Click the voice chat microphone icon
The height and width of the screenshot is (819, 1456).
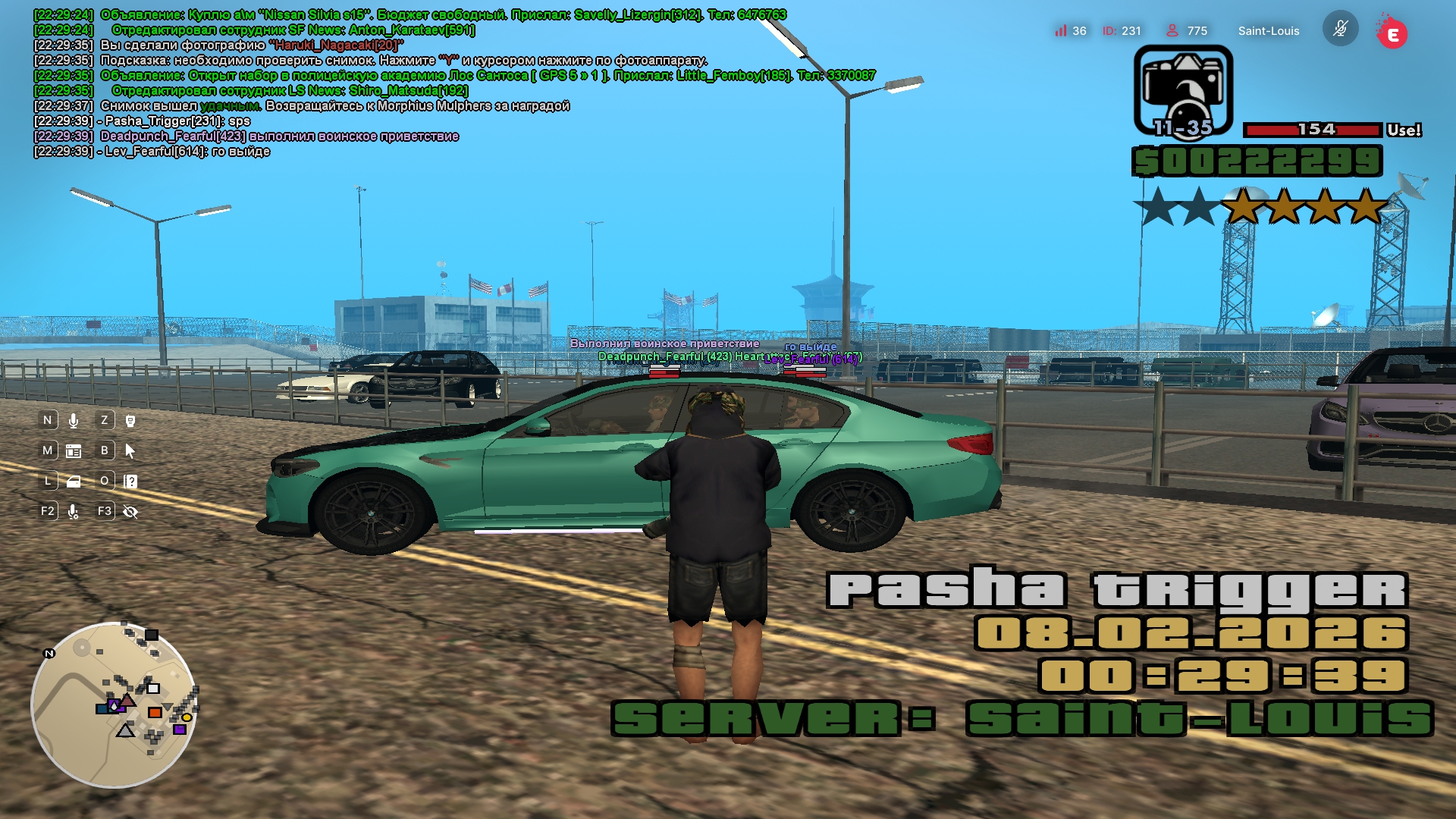click(74, 420)
